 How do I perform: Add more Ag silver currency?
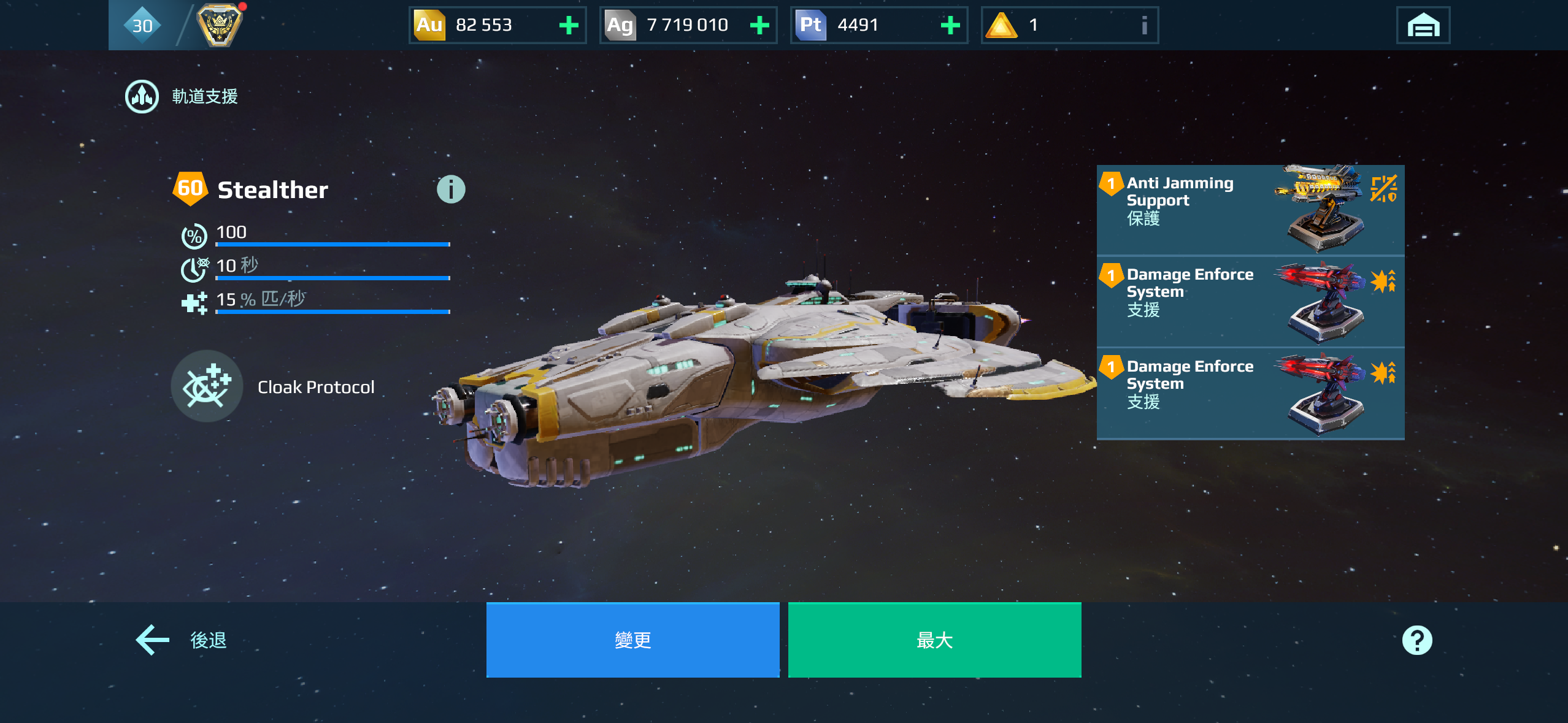[759, 25]
